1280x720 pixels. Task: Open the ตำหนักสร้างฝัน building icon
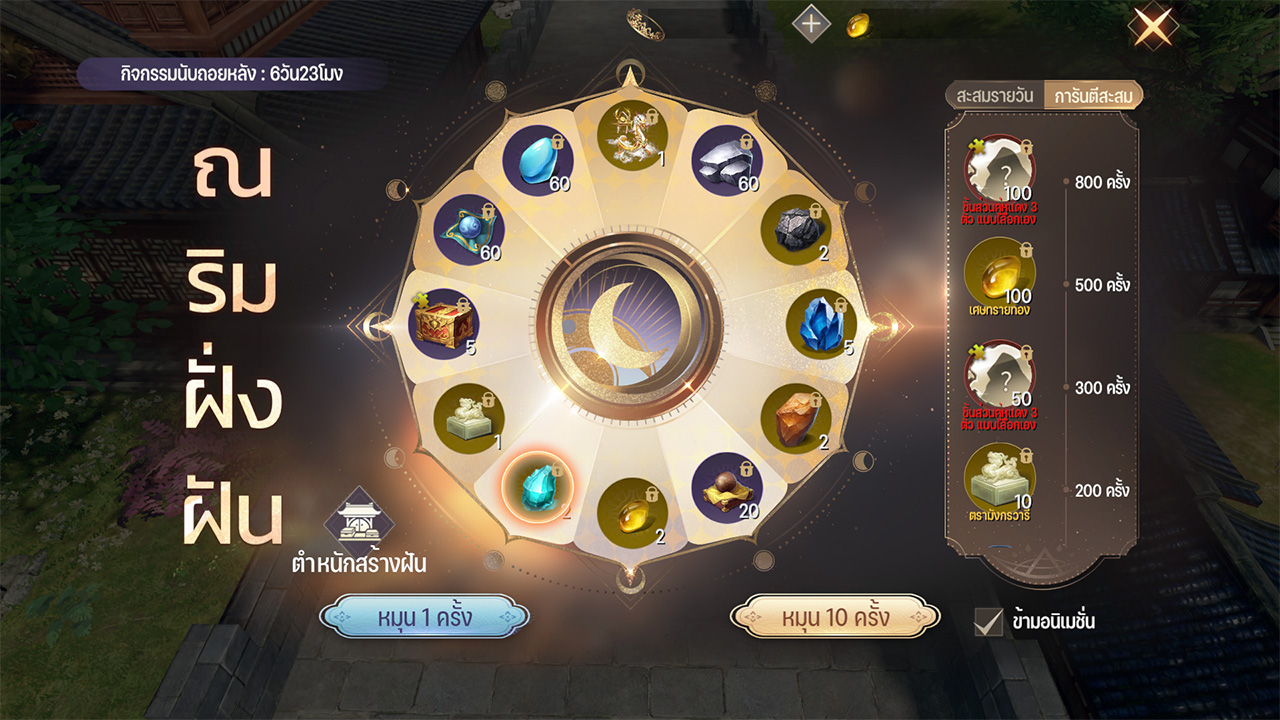tap(359, 519)
